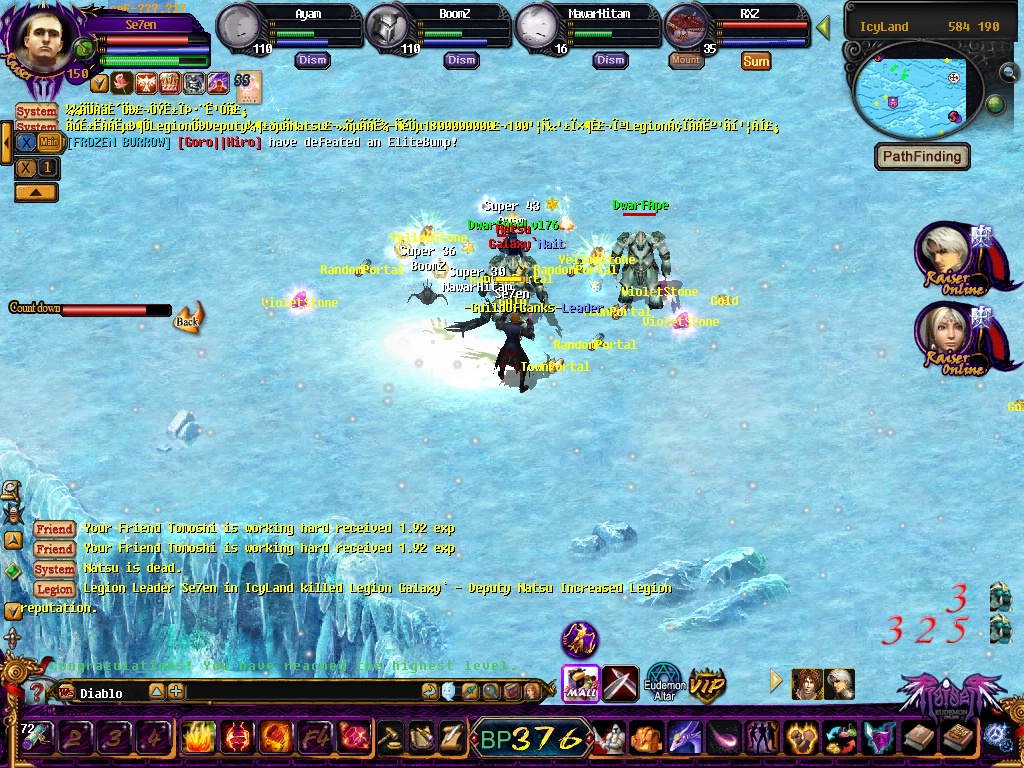The height and width of the screenshot is (768, 1024).
Task: Open the red question mark help button
Action: (37, 692)
